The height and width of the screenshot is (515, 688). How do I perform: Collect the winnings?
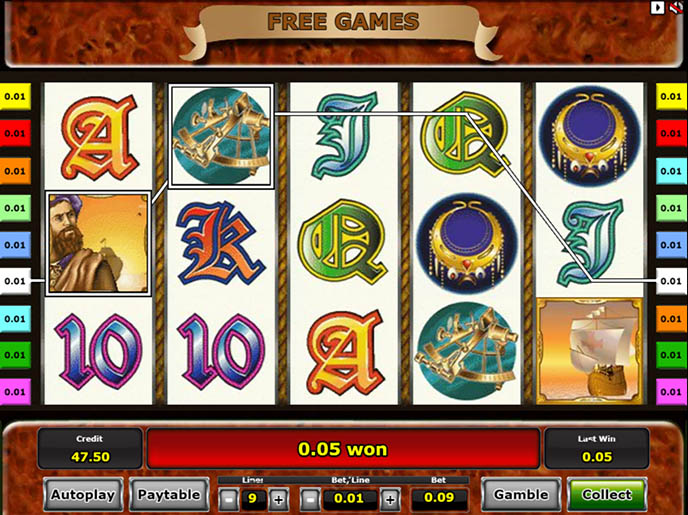click(x=607, y=494)
